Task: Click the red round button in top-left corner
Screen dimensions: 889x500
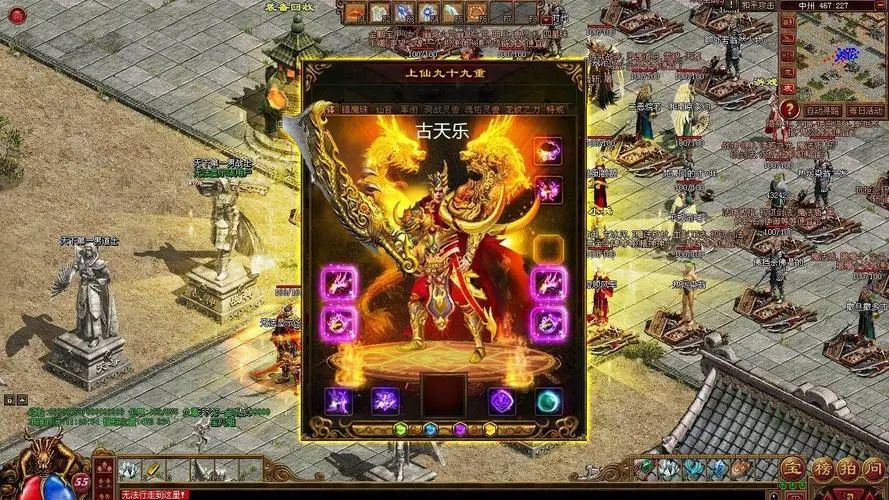Action: (x=14, y=16)
